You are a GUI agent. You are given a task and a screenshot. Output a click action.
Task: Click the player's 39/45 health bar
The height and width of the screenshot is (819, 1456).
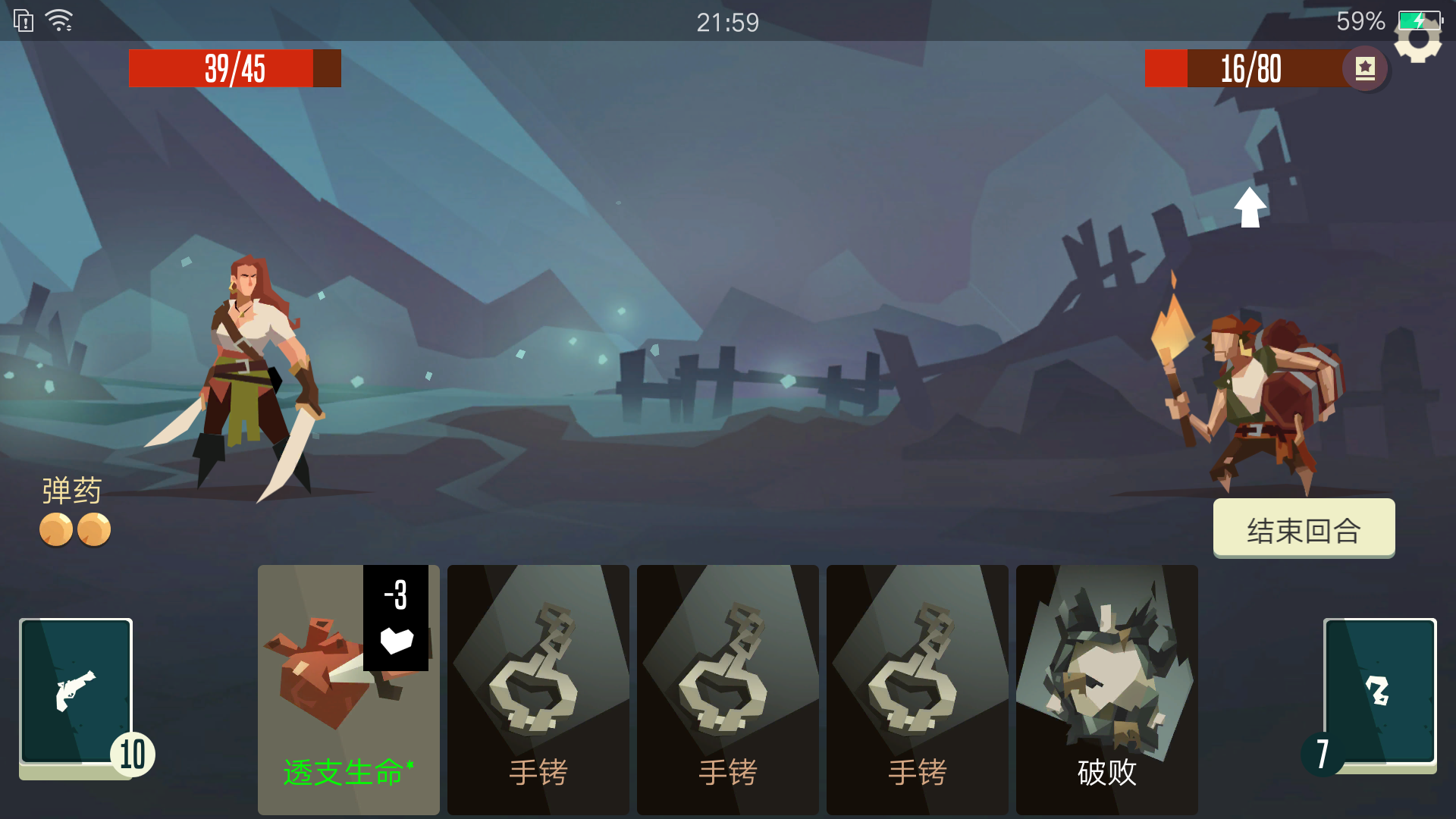(234, 67)
